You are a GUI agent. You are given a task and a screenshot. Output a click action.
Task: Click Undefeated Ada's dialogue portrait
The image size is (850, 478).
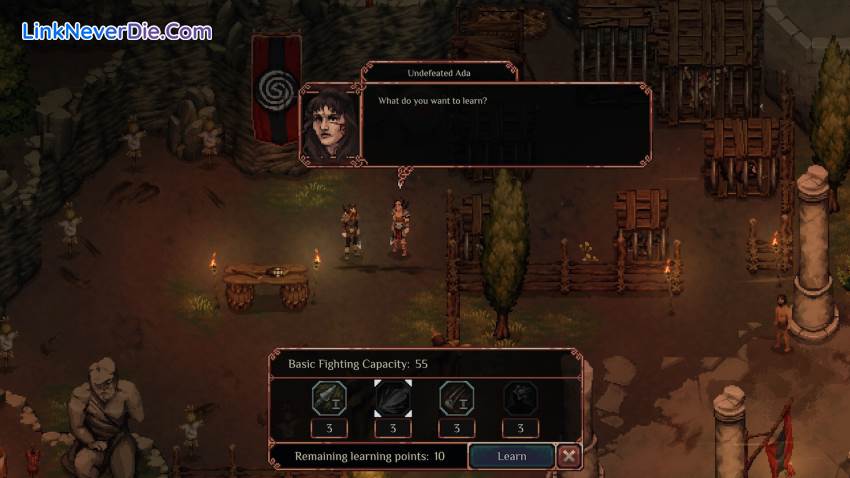coord(328,124)
